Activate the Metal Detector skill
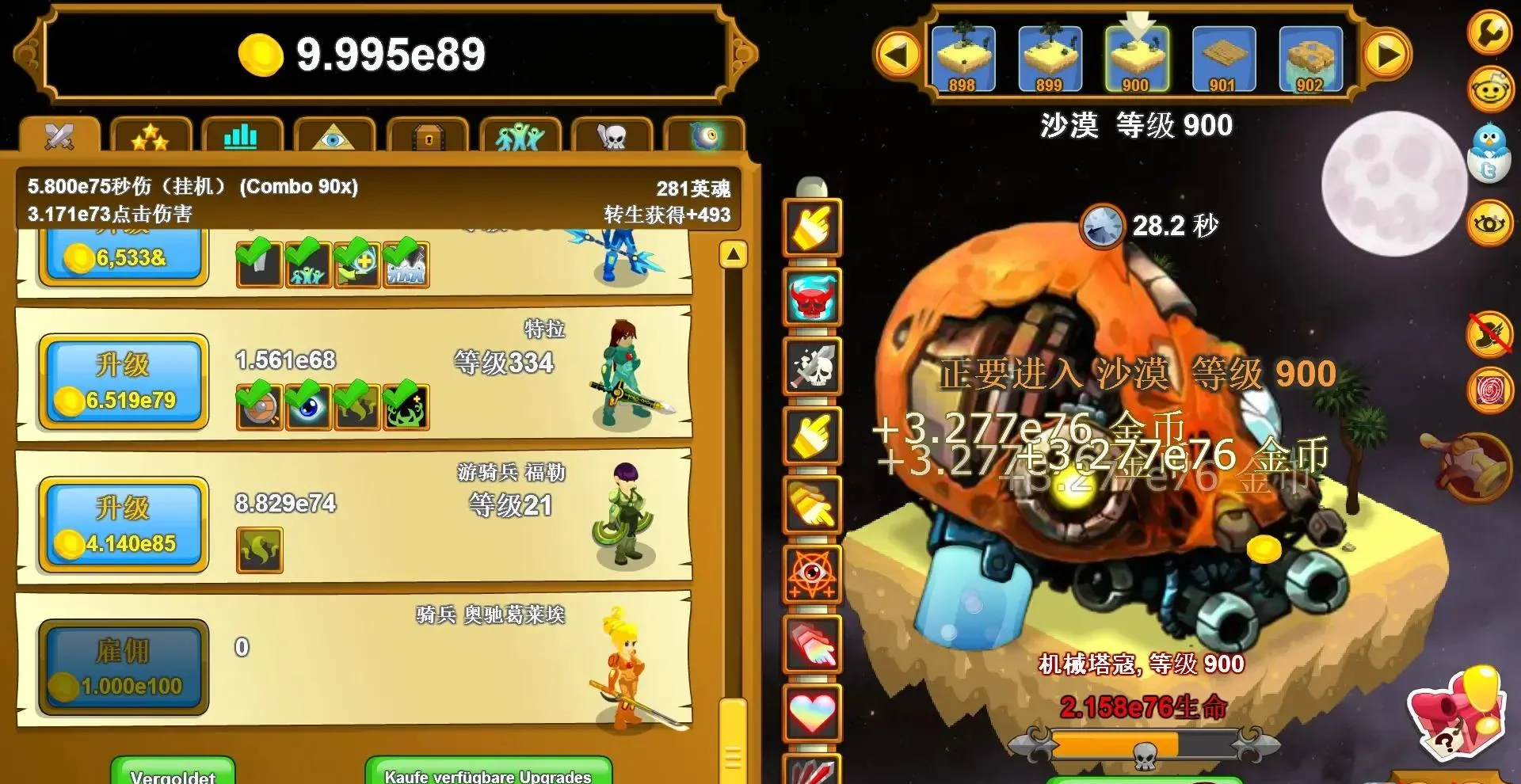The image size is (1521, 784). pos(812,436)
